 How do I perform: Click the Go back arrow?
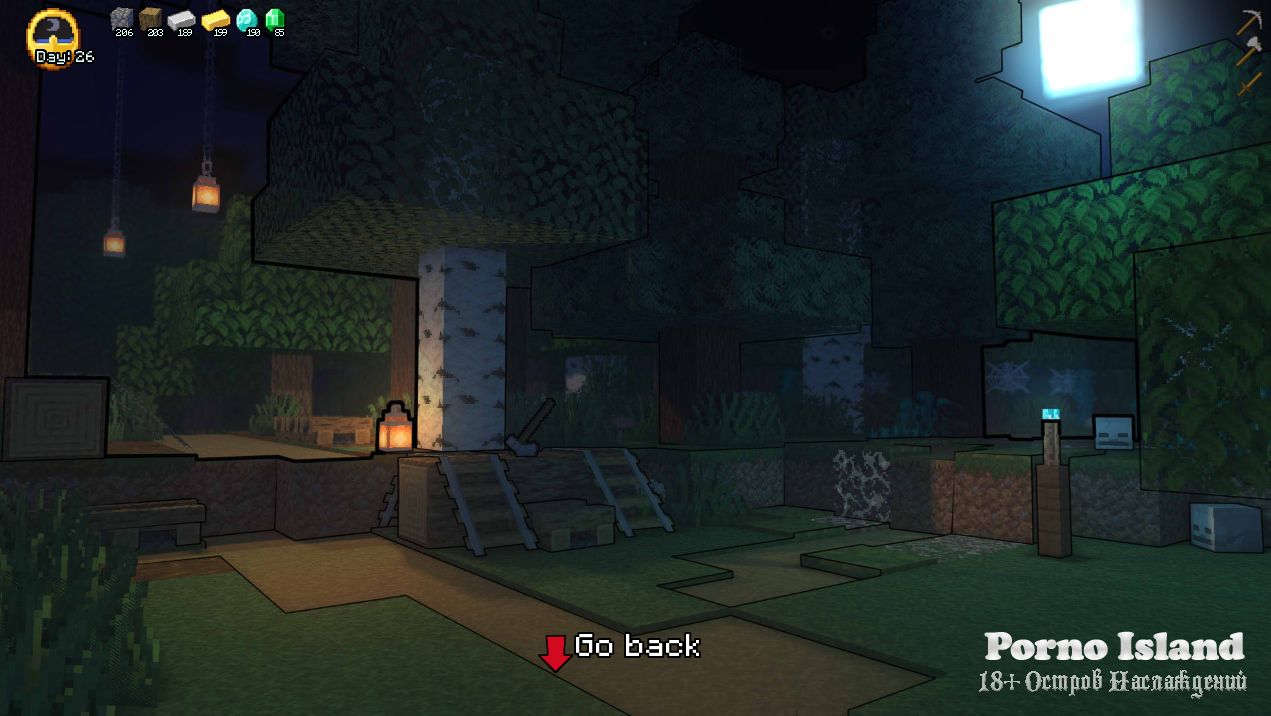pos(554,652)
